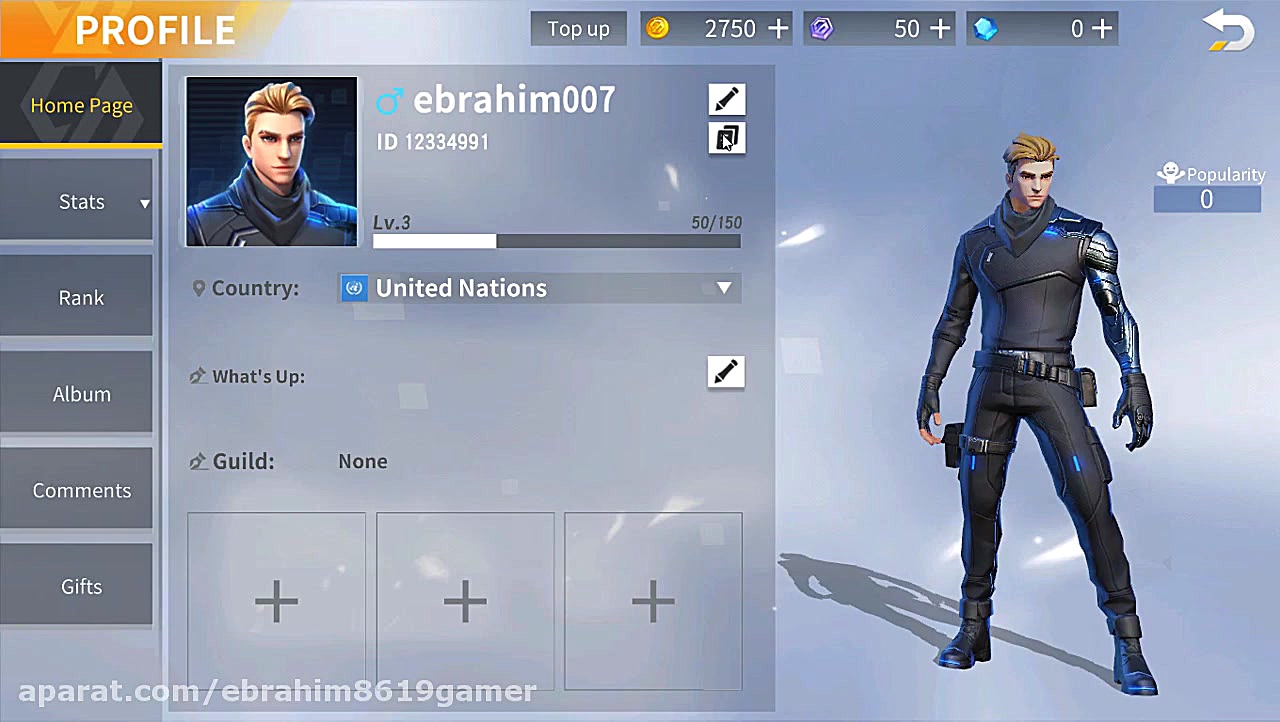Click the blue diamond currency icon

984,28
